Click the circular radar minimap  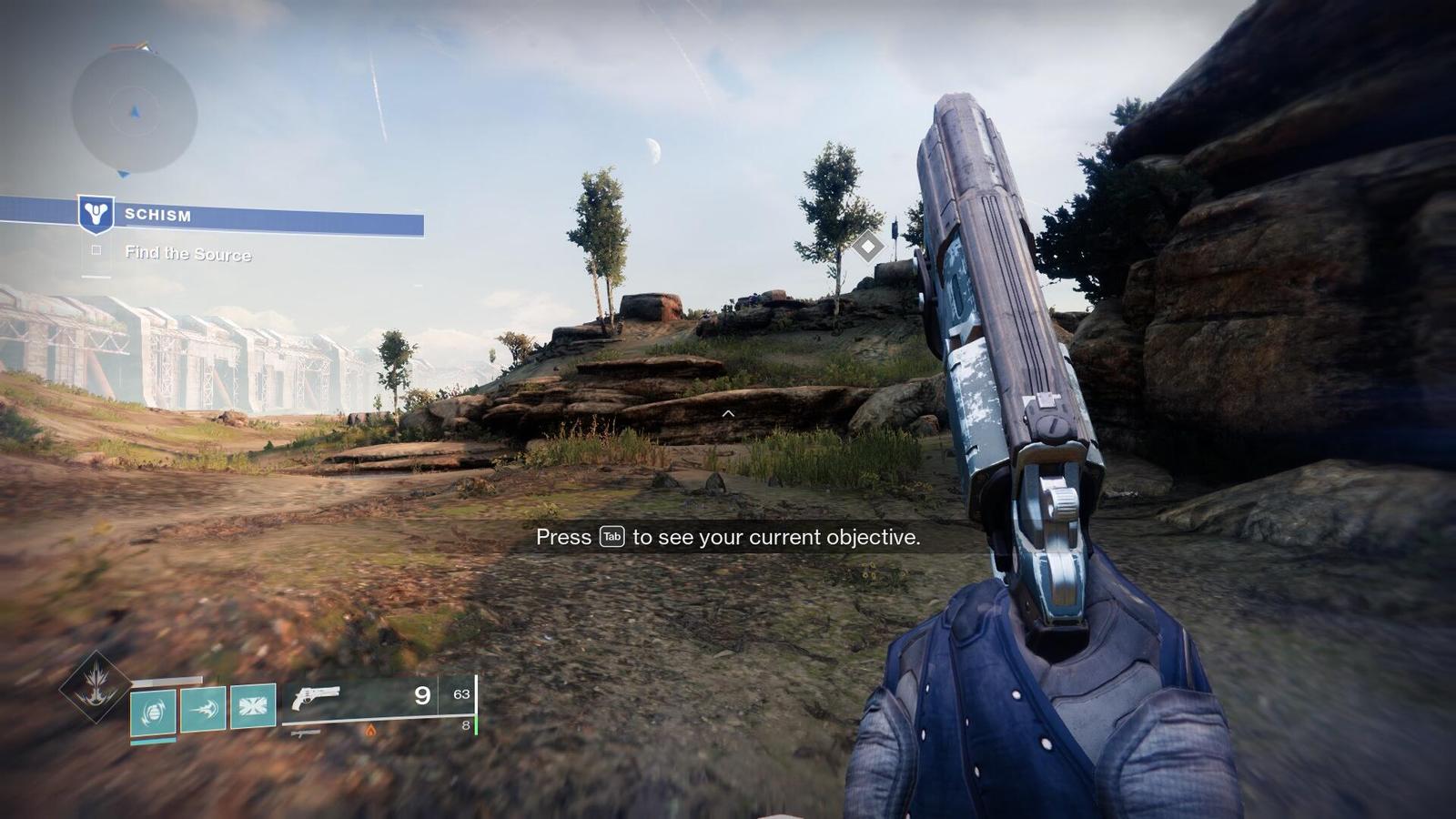(x=134, y=112)
